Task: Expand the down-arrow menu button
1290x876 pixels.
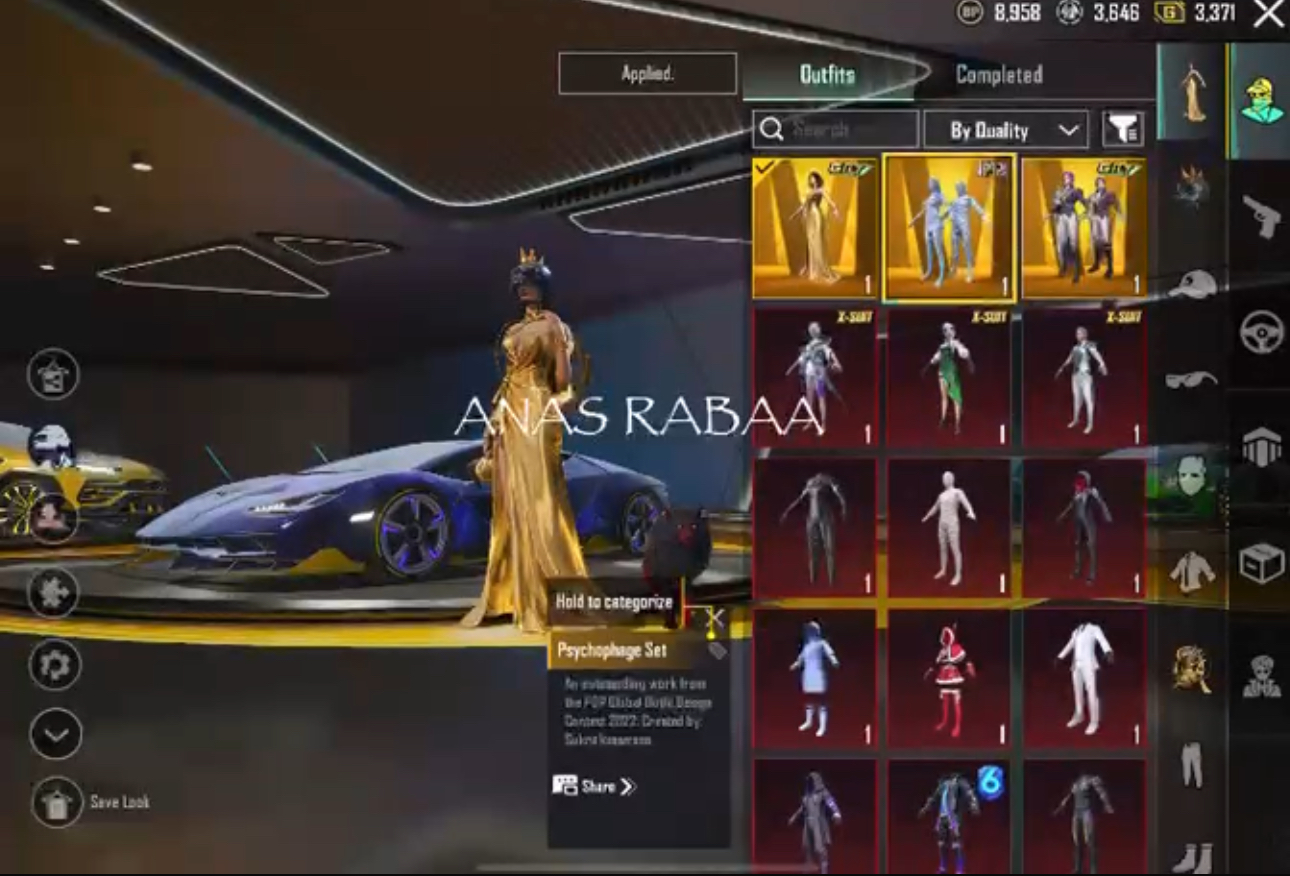Action: pyautogui.click(x=54, y=735)
